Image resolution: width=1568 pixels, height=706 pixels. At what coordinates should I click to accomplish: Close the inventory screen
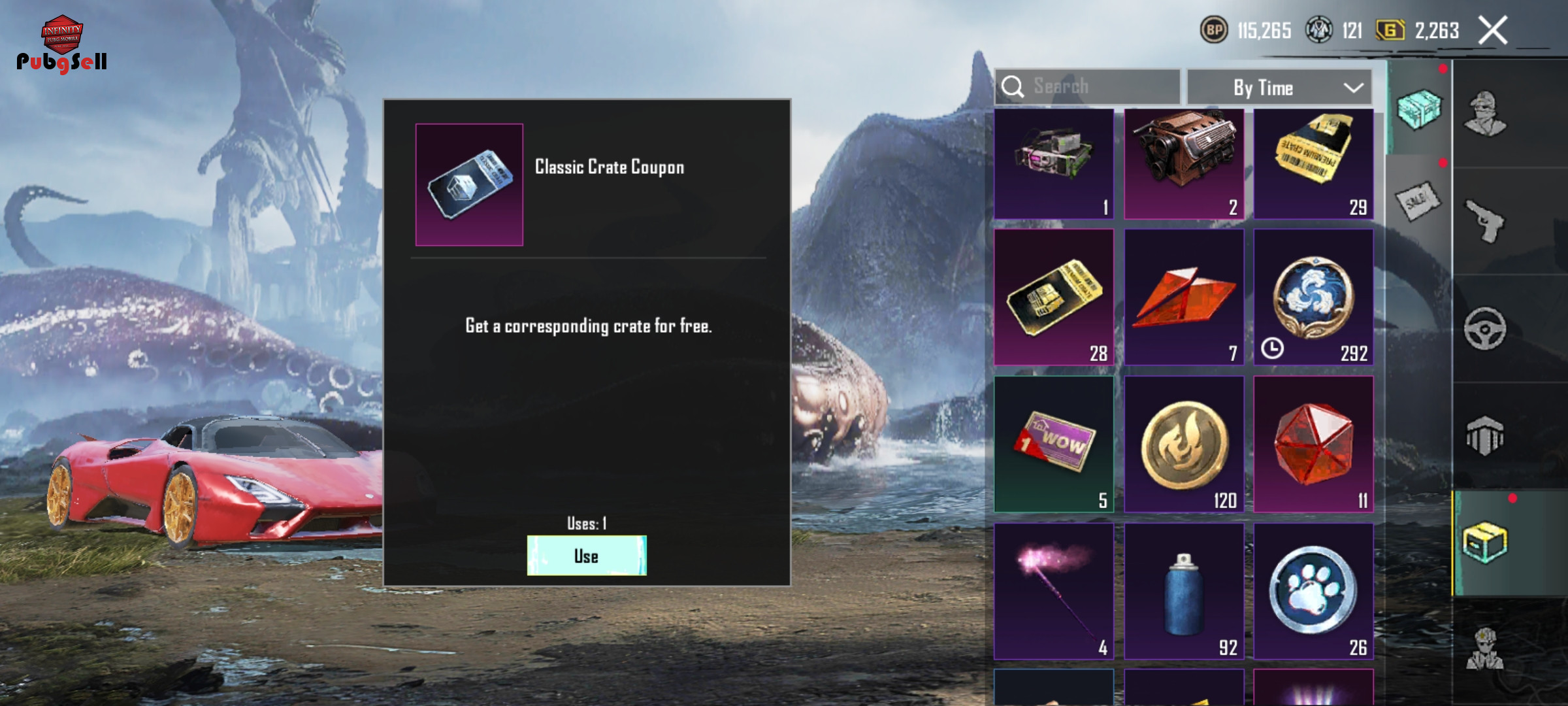coord(1493,31)
